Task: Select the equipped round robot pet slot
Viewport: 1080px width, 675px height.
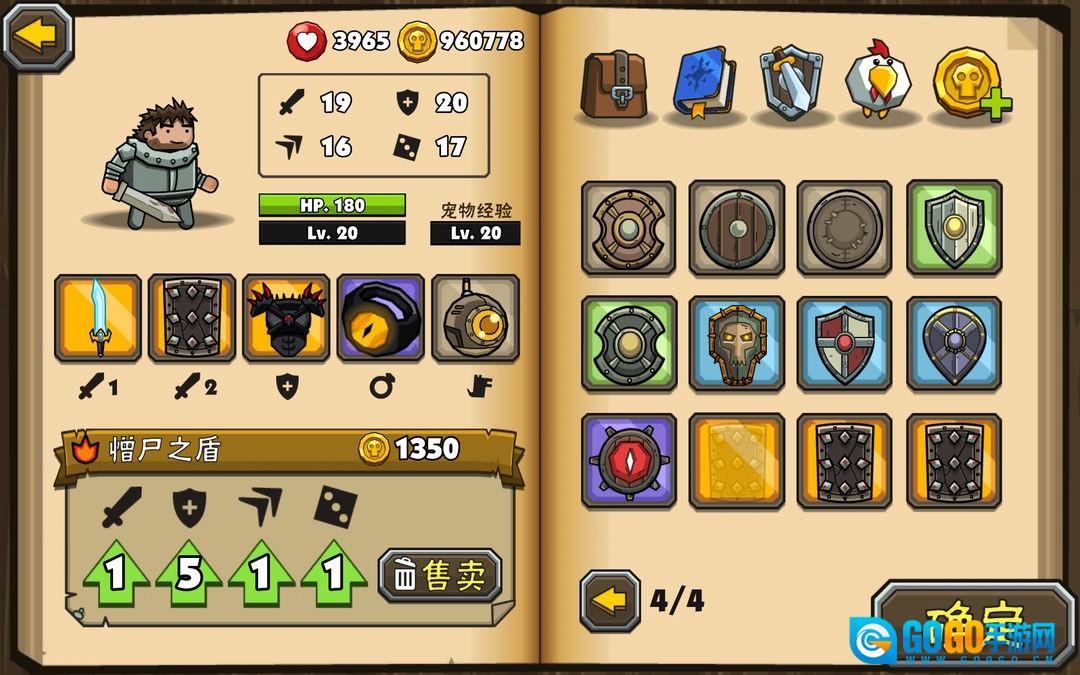Action: pos(475,318)
